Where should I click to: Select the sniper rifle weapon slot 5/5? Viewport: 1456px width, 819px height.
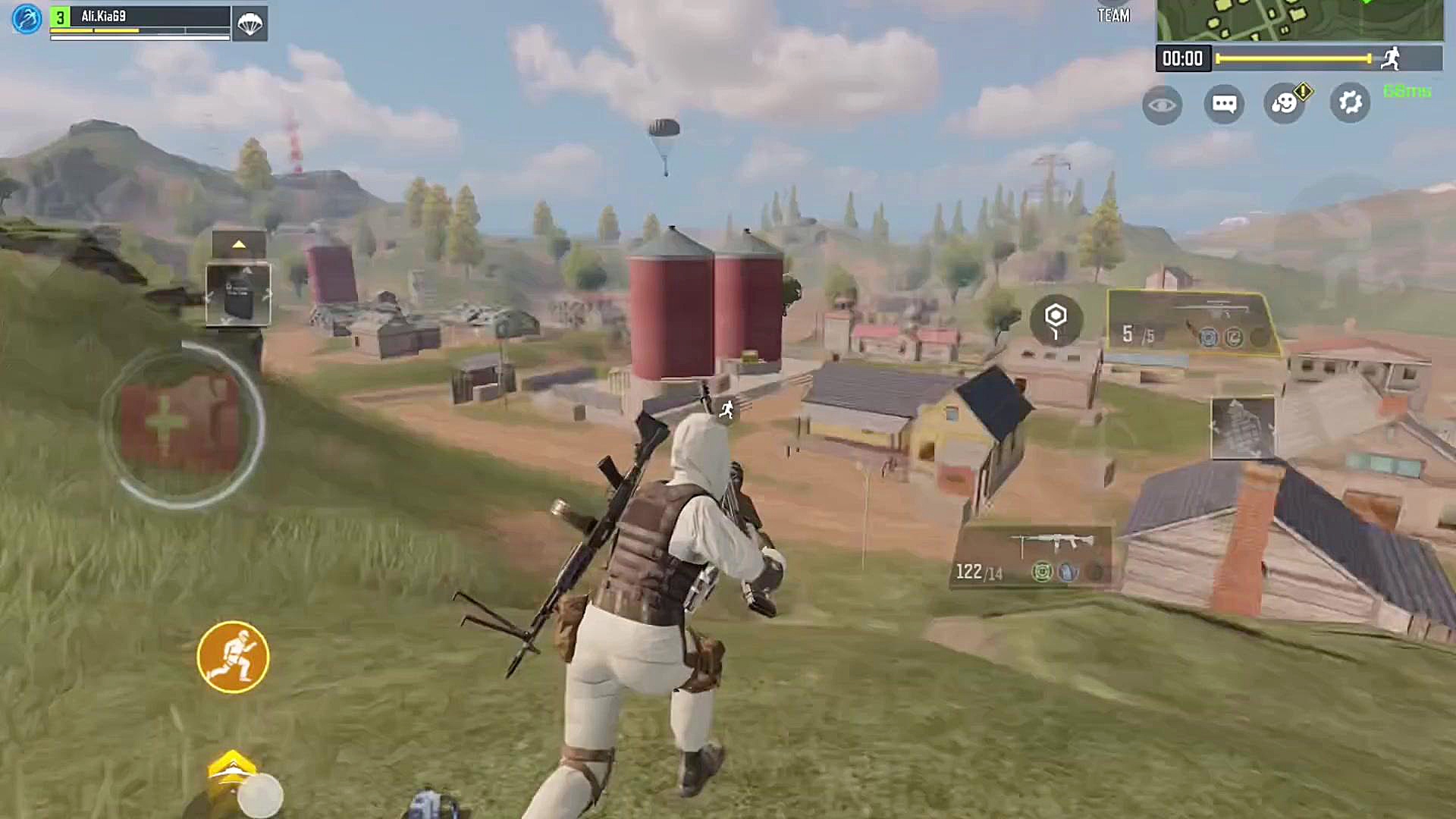pos(1192,322)
